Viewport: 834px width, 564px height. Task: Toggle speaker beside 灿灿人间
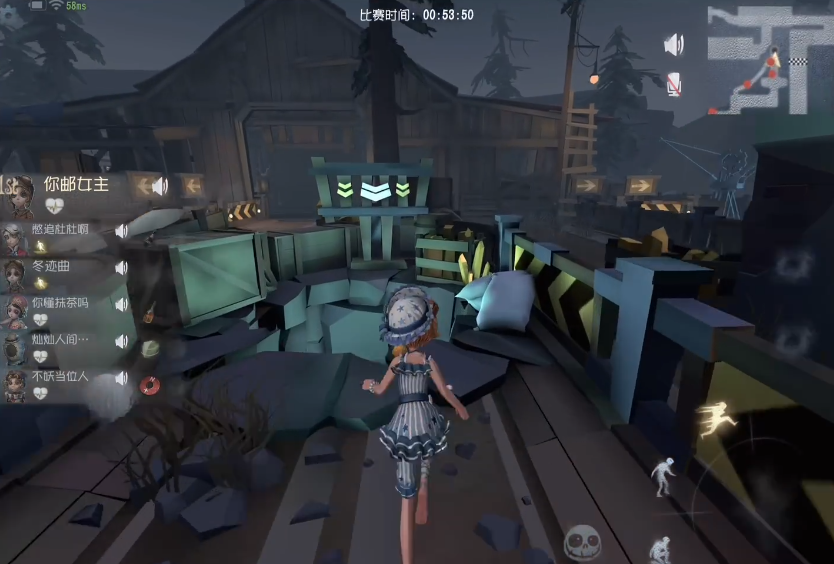[x=121, y=342]
